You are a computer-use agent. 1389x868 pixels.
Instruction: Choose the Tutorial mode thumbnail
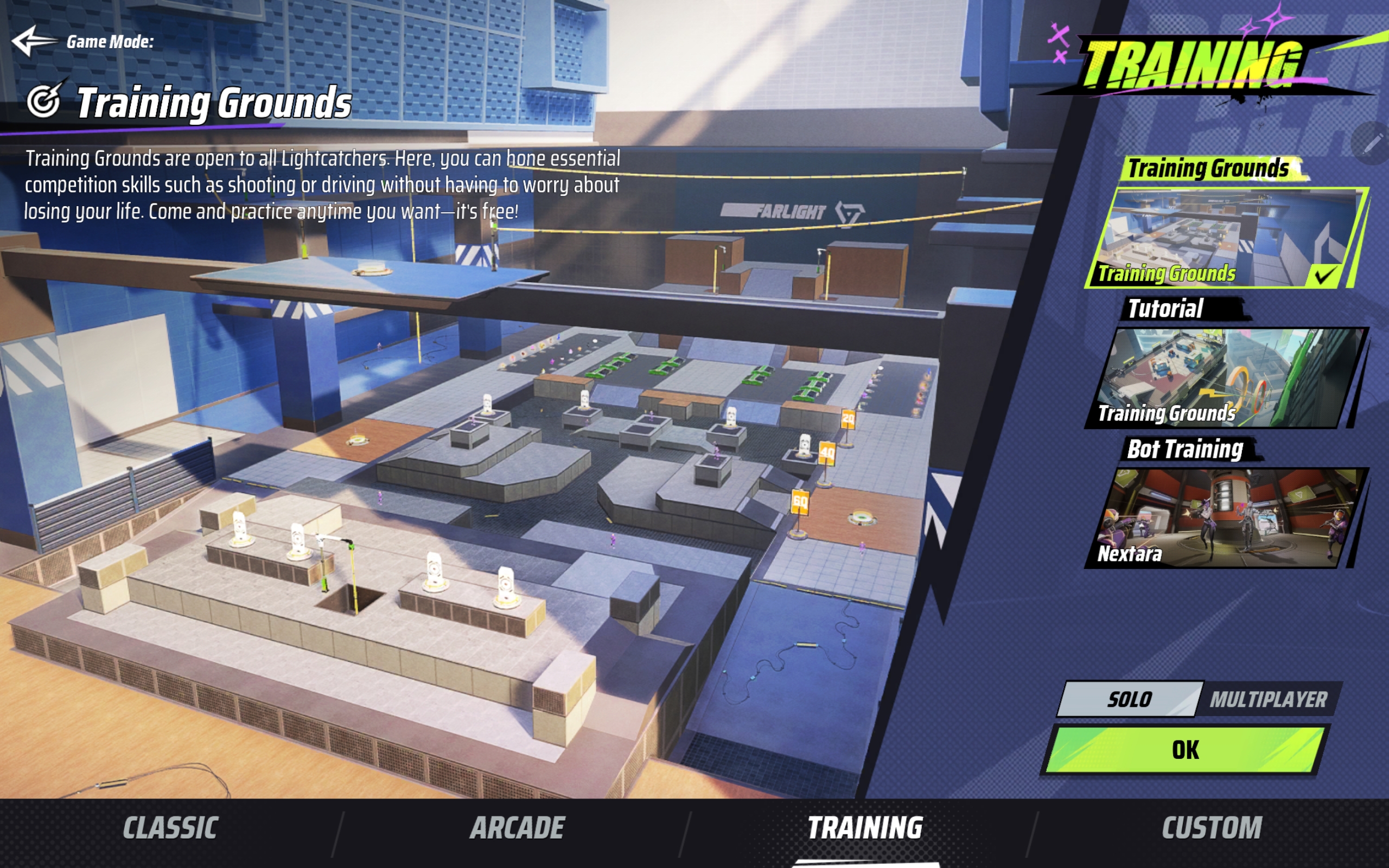pos(1226,378)
